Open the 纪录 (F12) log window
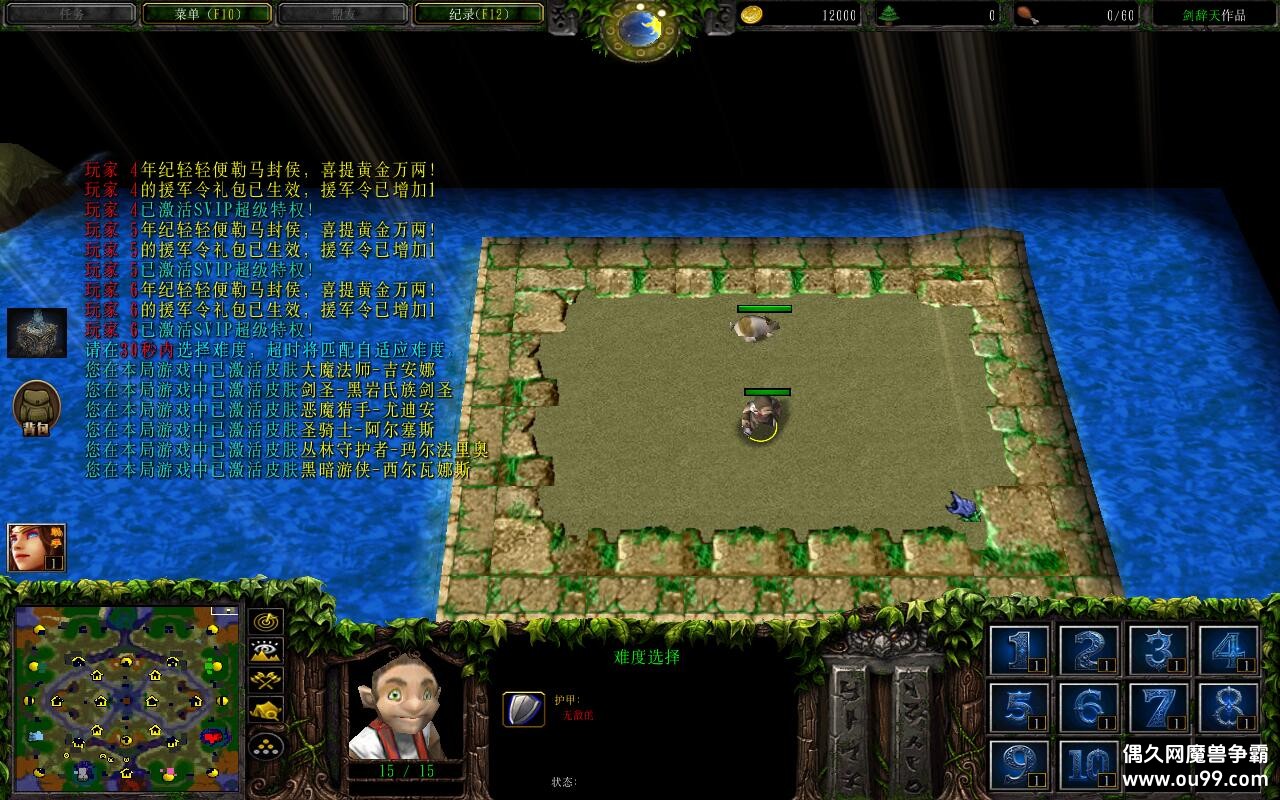Screen dimensions: 1280x800 point(480,13)
